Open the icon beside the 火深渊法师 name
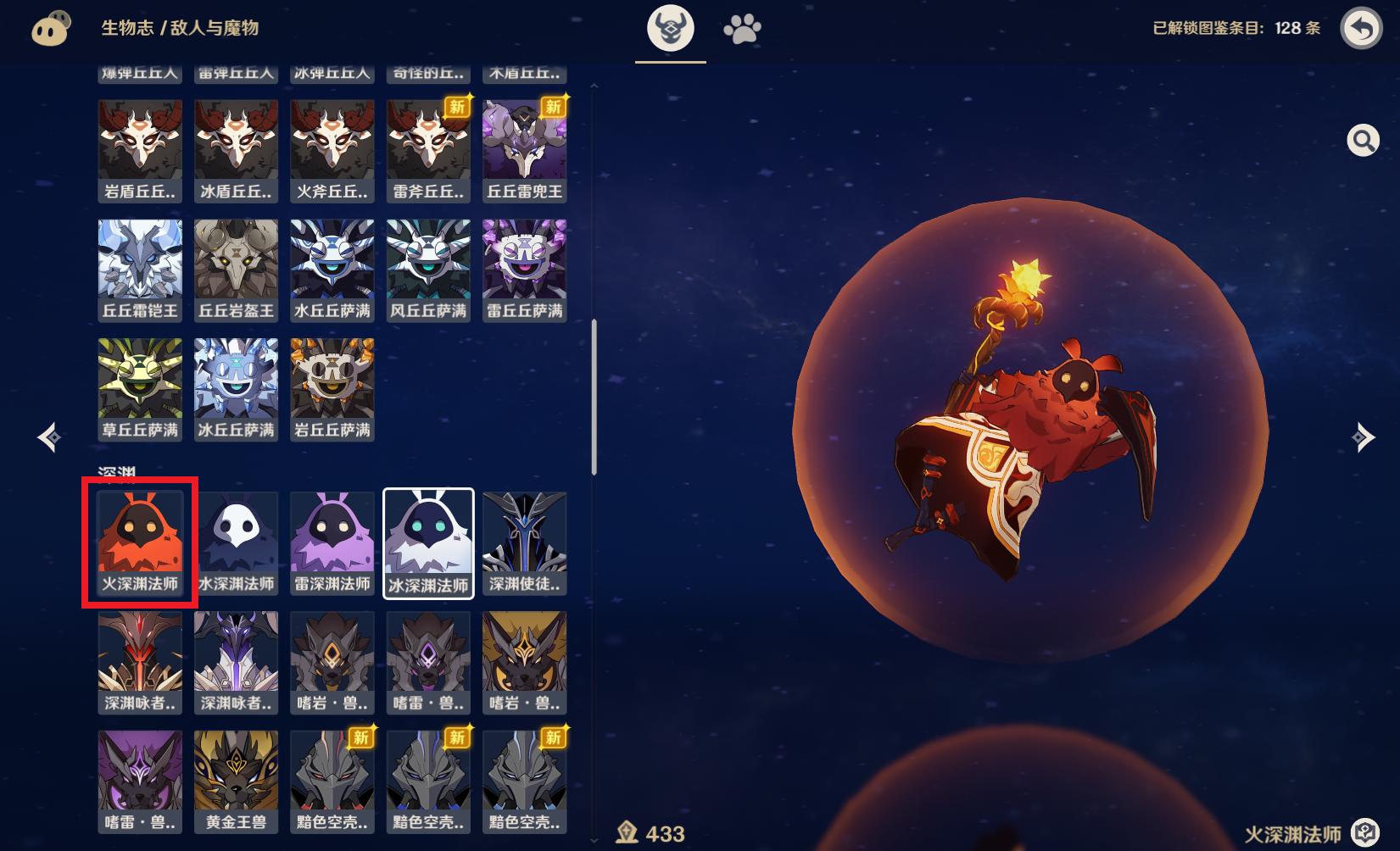The image size is (1400, 851). (x=1364, y=833)
